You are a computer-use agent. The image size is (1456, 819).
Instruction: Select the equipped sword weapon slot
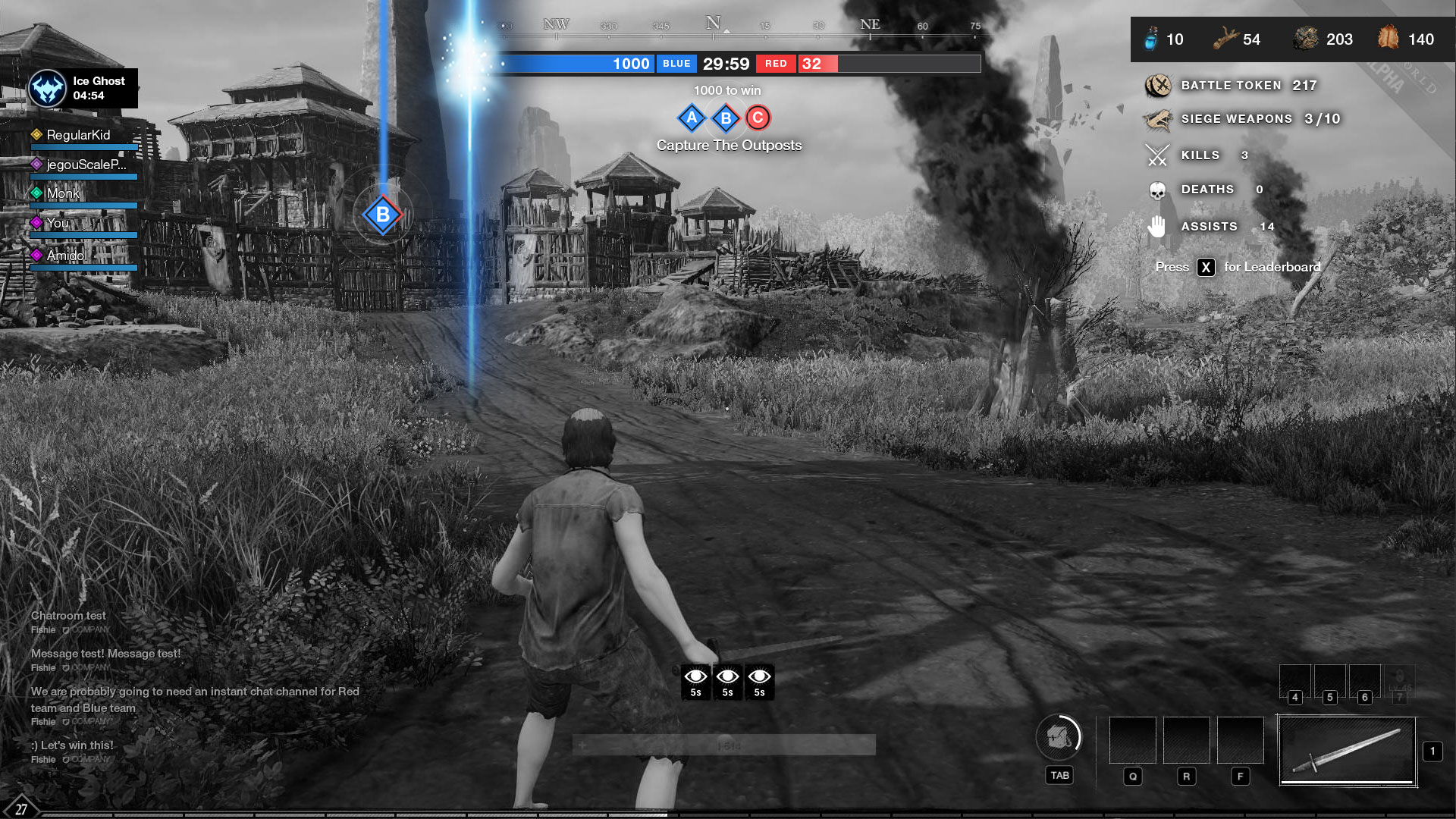(1348, 751)
